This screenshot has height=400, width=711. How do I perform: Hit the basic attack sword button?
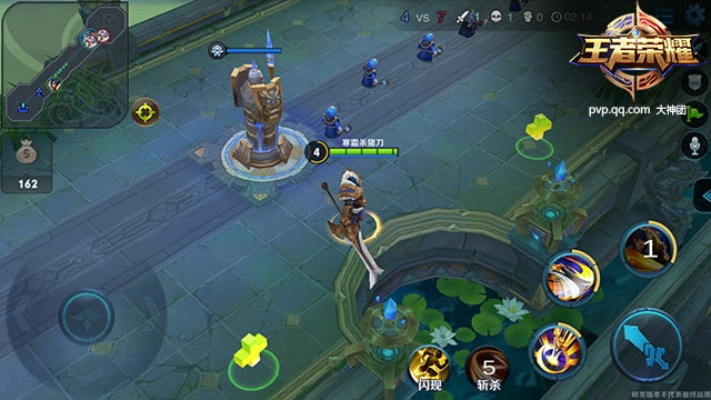point(645,345)
